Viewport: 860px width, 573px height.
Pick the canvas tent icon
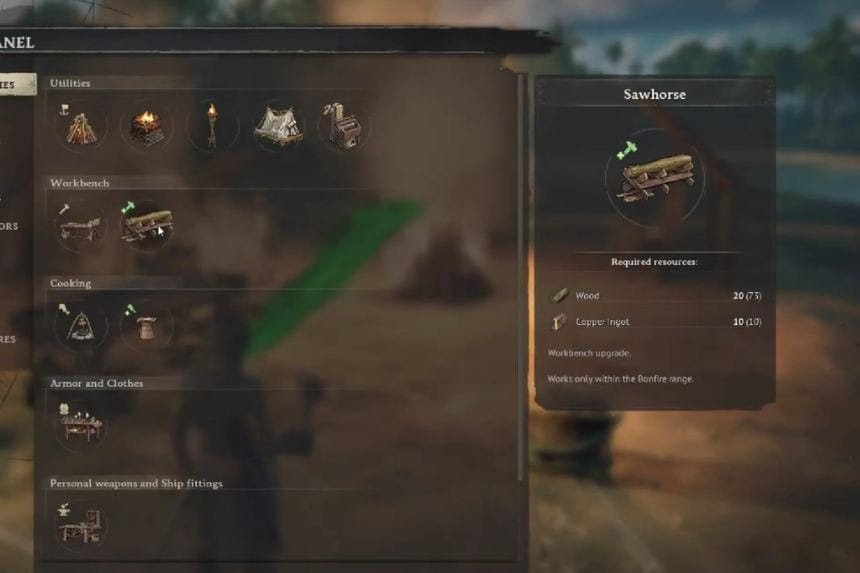tap(277, 126)
